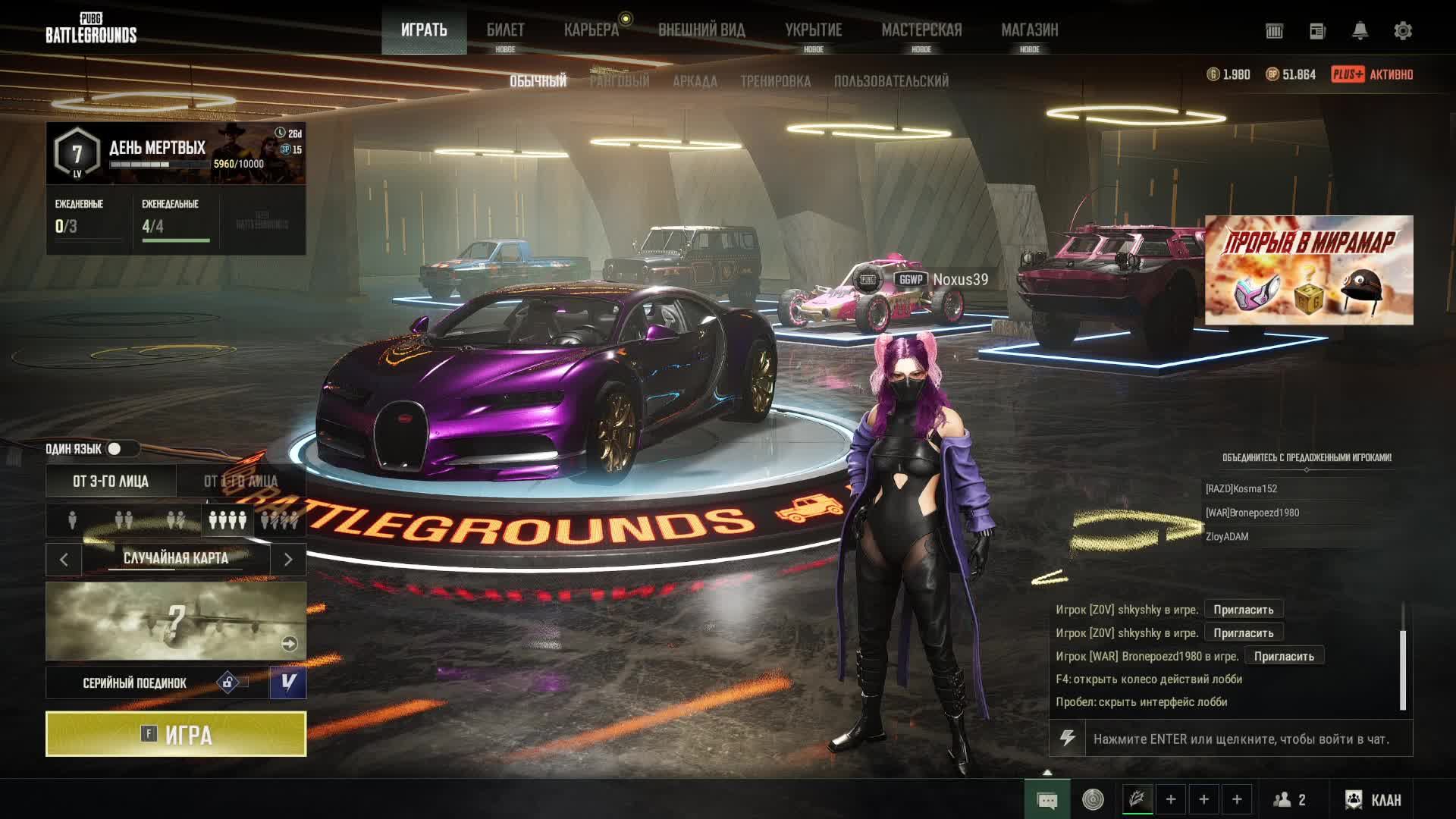Viewport: 1456px width, 819px height.
Task: Open the random map preview thumbnail
Action: 176,621
